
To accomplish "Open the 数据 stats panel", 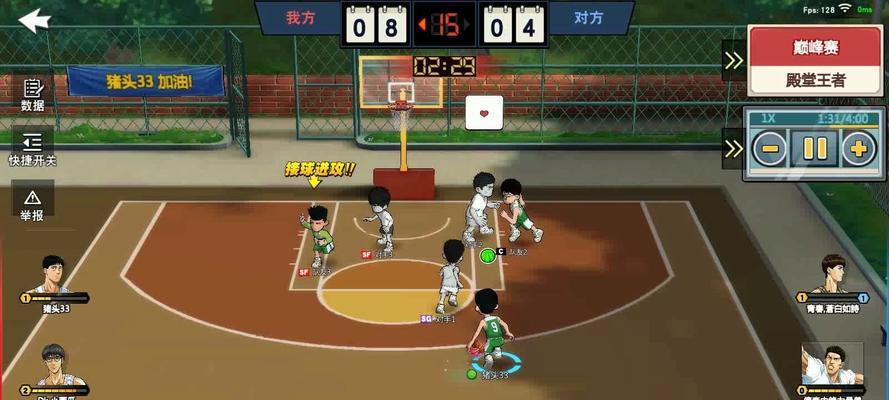I will (32, 94).
